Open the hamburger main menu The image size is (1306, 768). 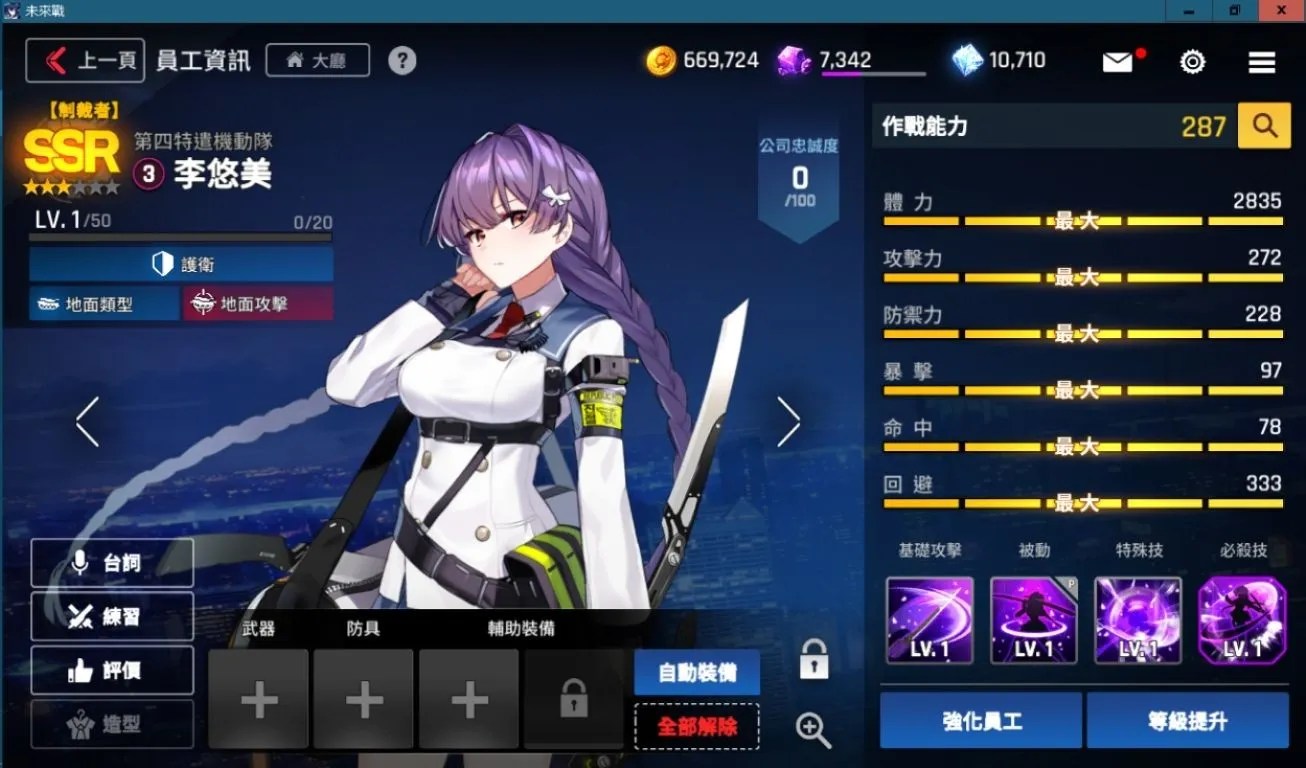coord(1262,62)
